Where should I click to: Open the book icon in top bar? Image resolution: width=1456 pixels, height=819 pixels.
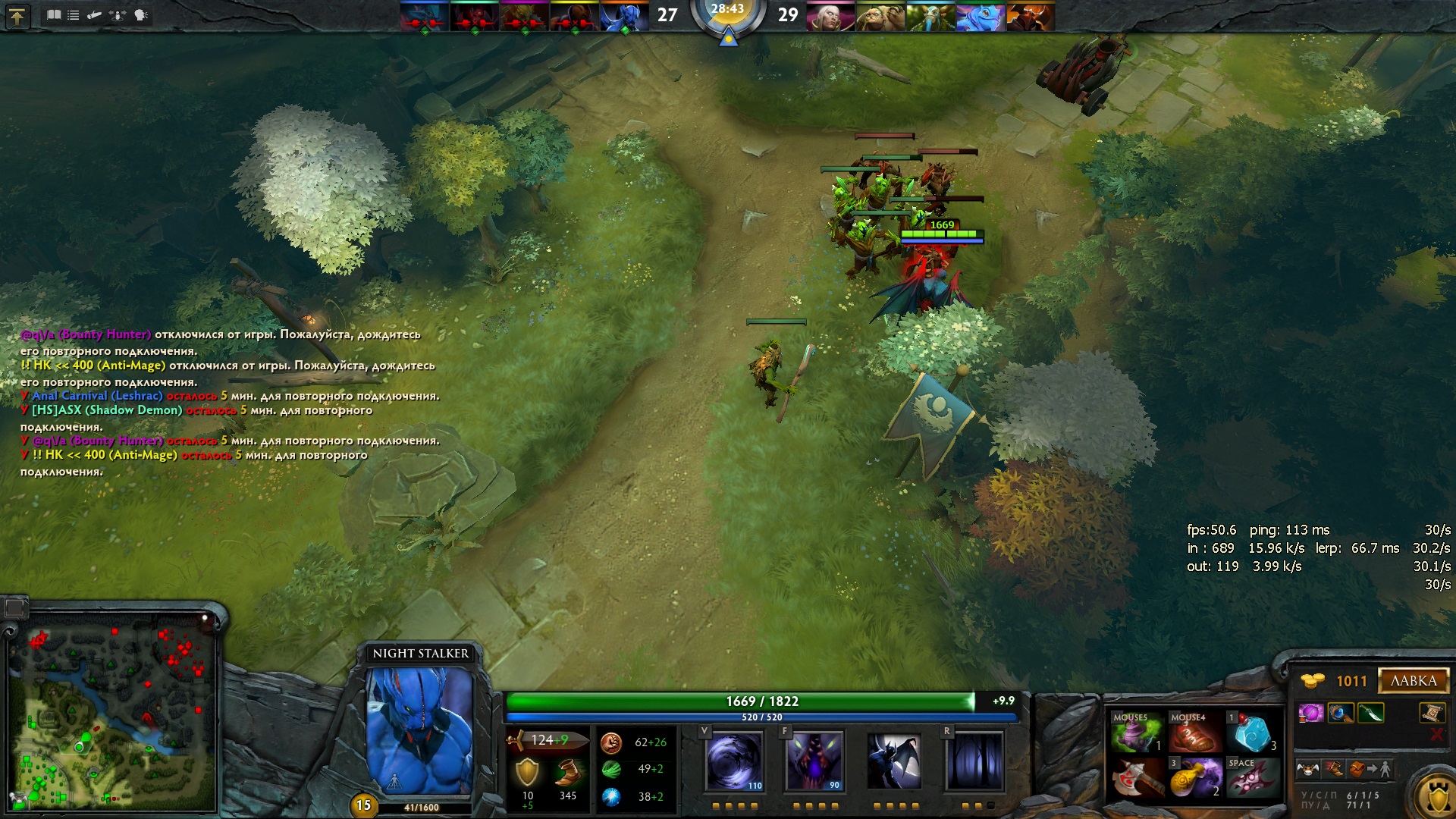54,15
